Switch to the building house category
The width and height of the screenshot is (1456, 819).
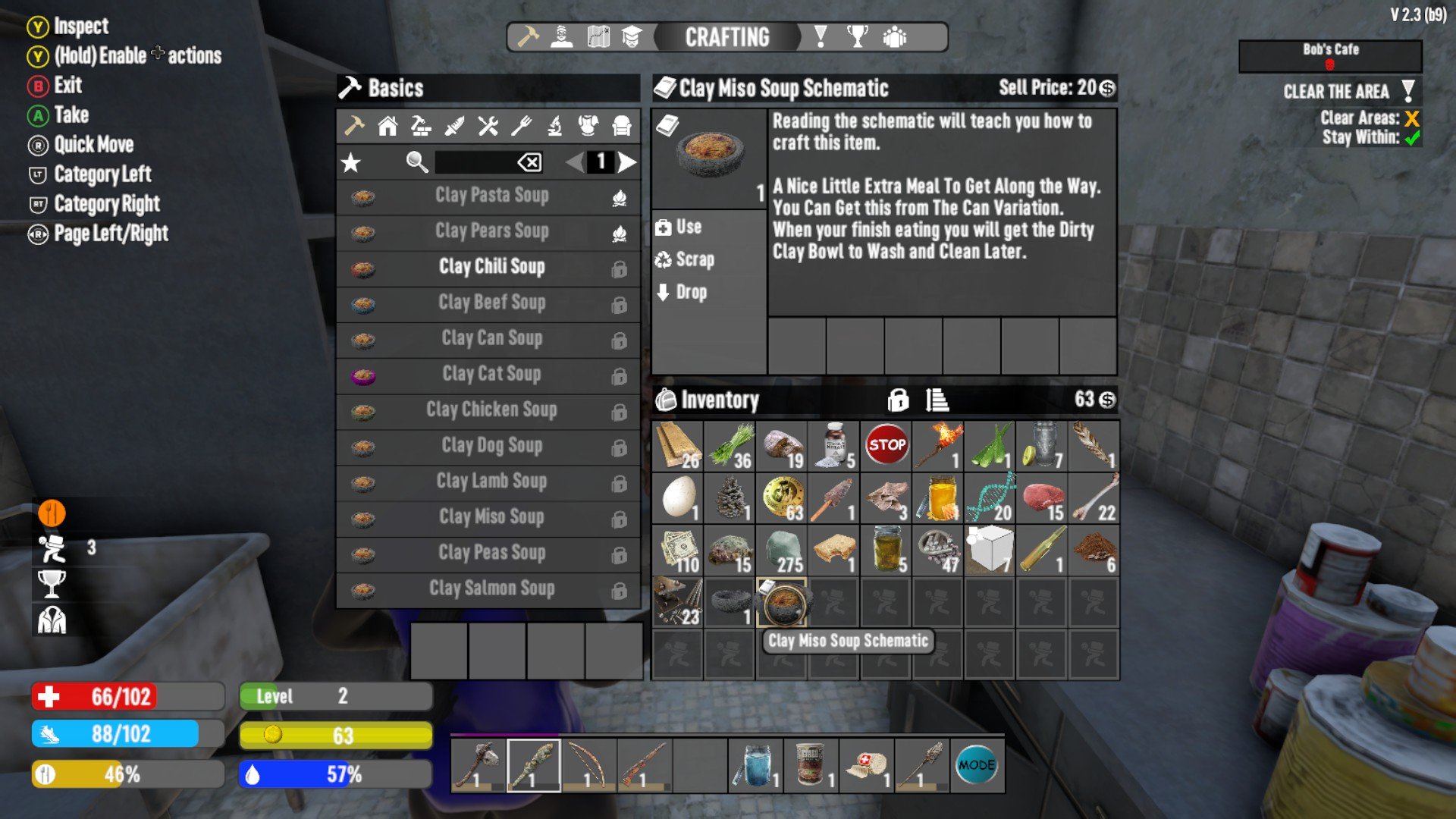[388, 126]
